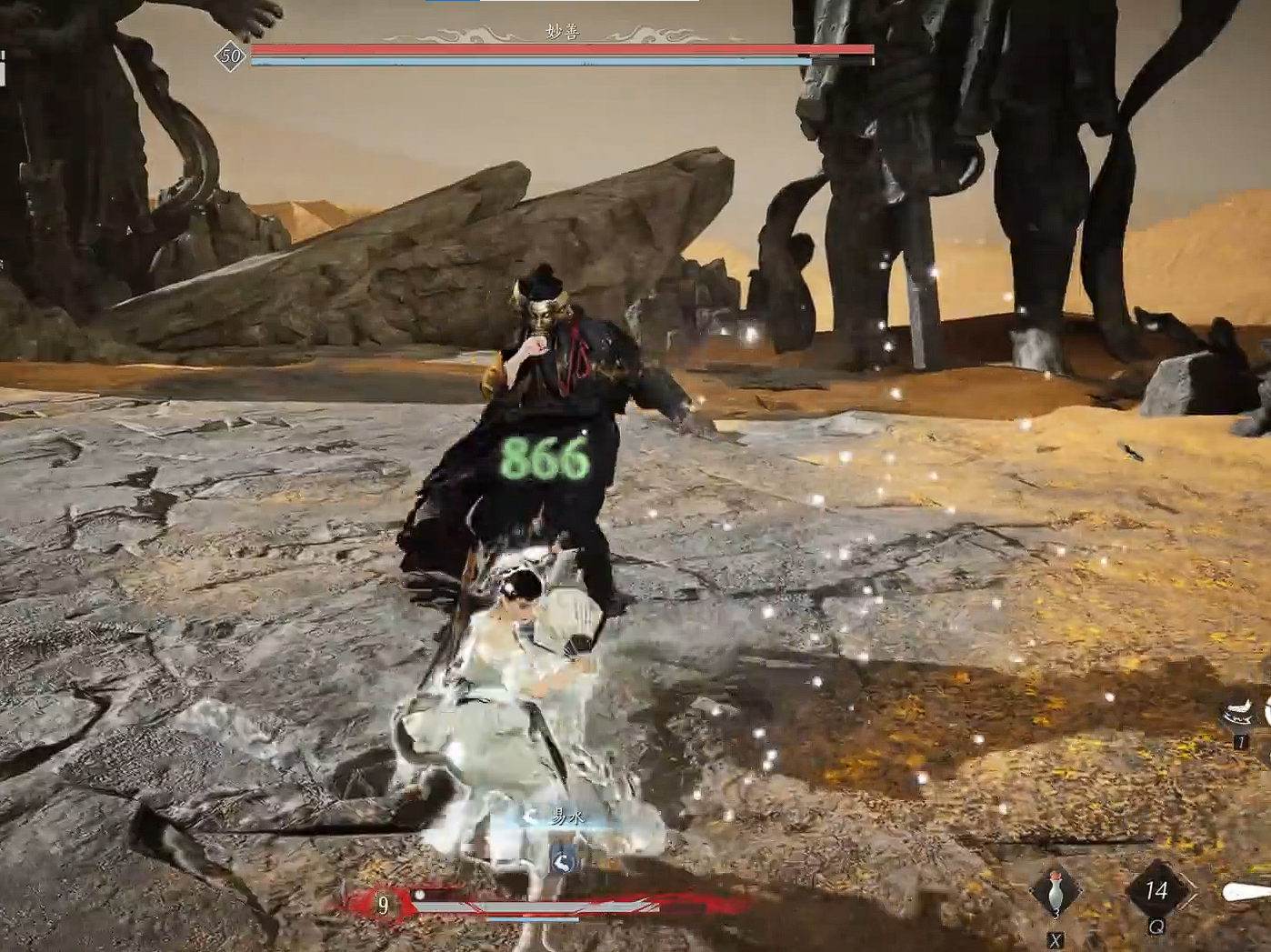This screenshot has width=1271, height=952.
Task: Activate the diamond skill showing 14
Action: (1155, 891)
